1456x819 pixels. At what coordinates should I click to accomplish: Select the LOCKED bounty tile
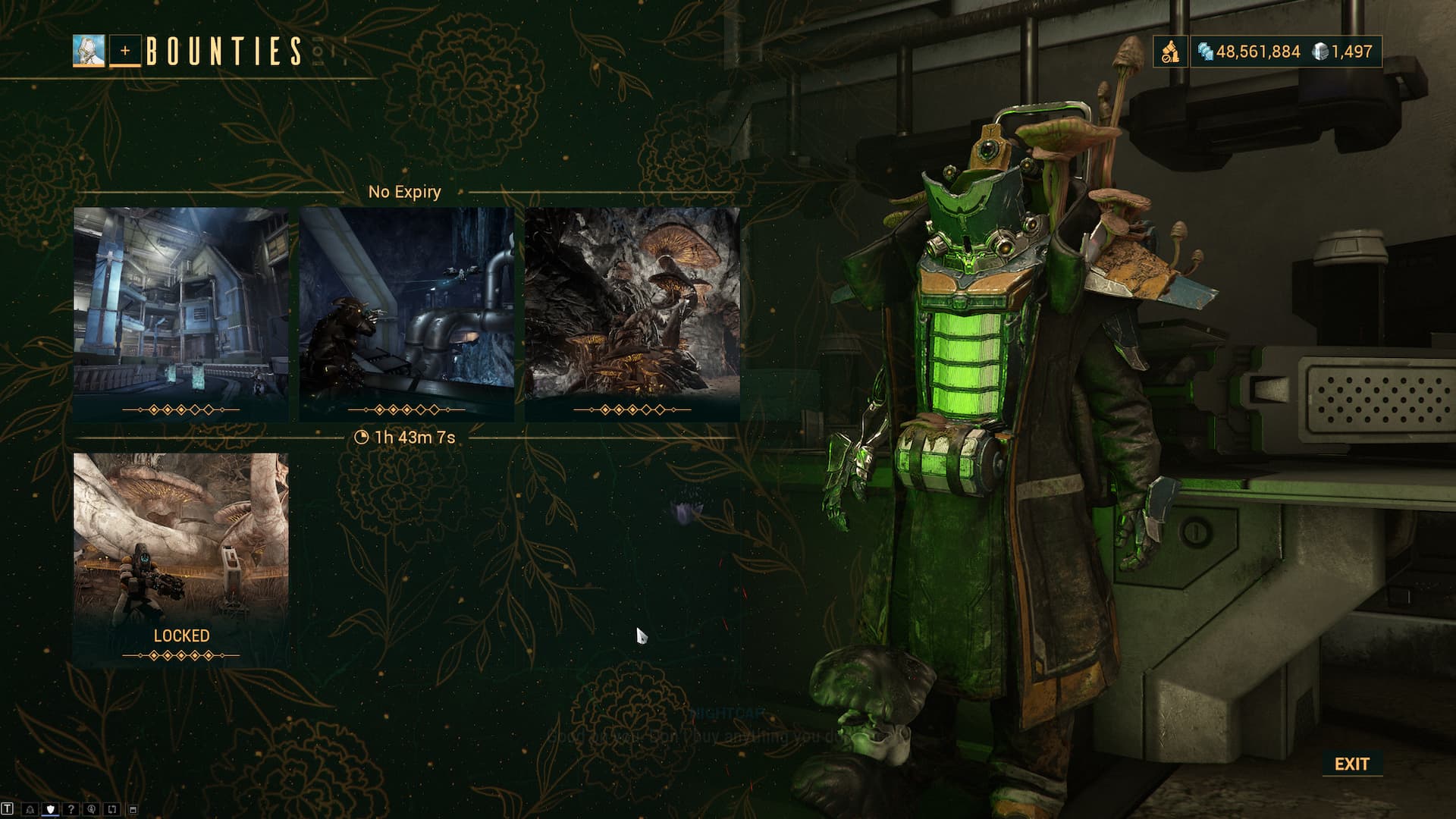(x=180, y=559)
